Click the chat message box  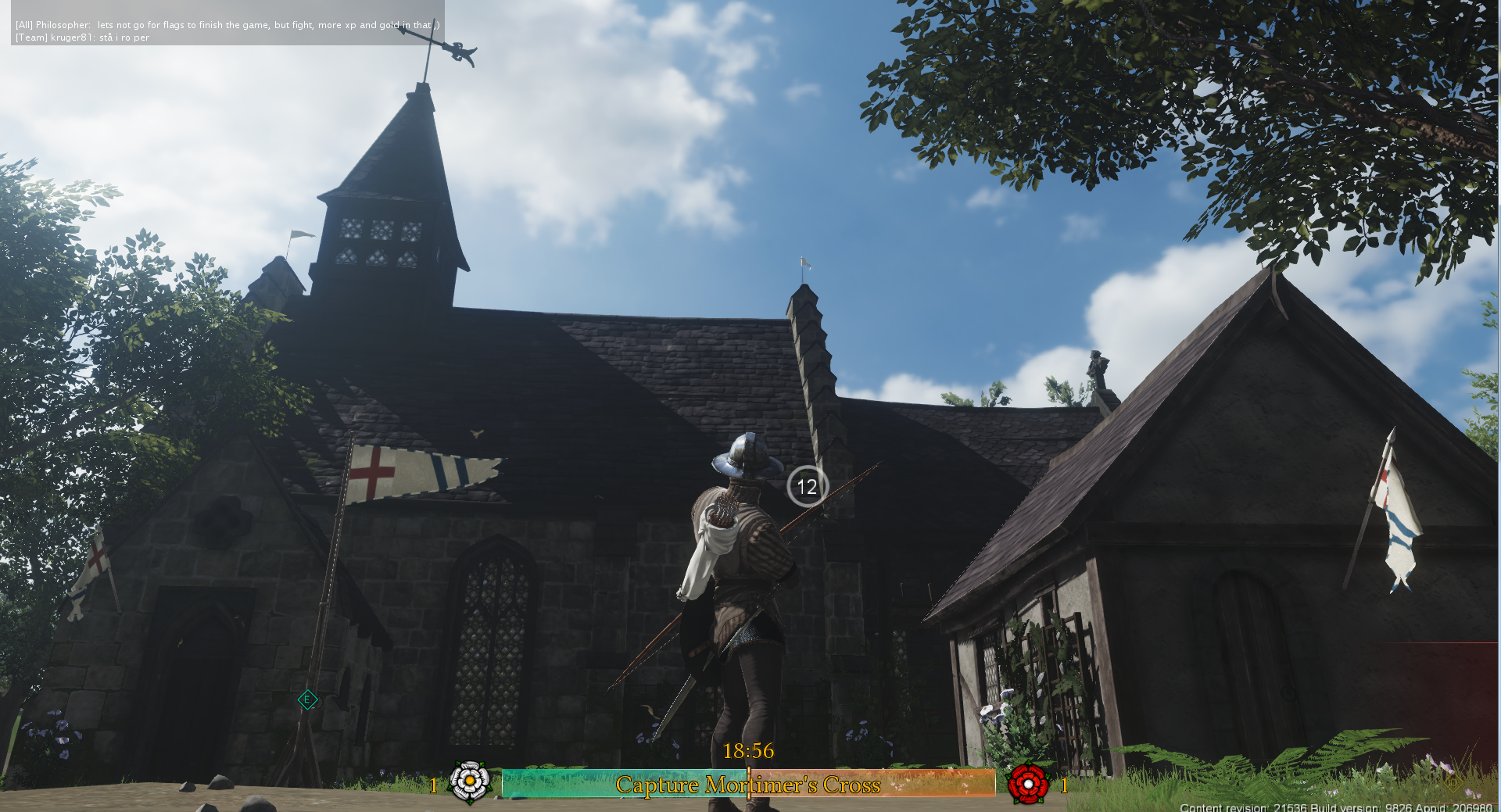(227, 30)
